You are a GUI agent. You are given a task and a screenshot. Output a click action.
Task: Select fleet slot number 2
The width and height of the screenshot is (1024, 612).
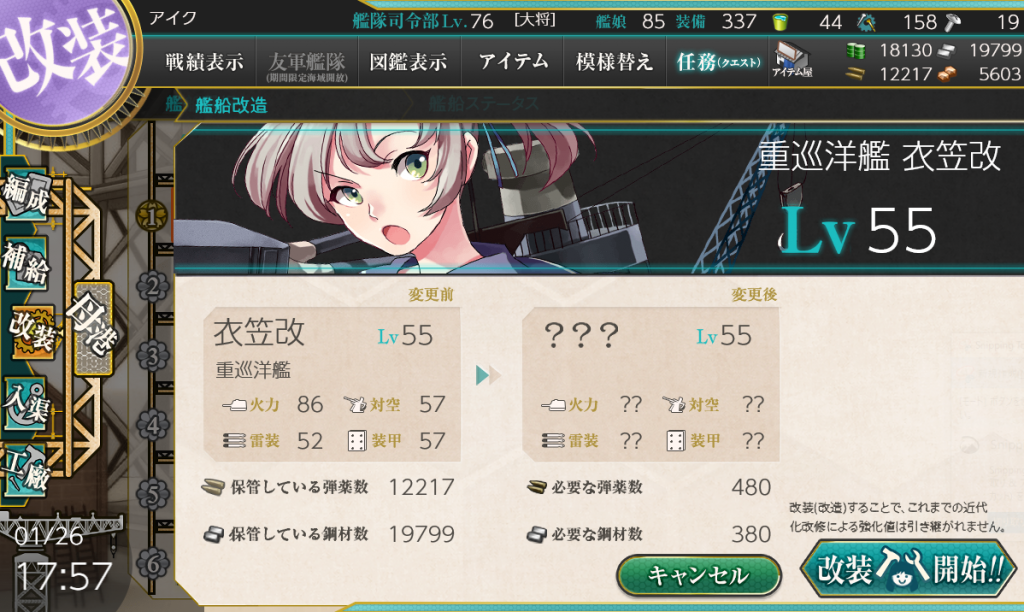[152, 288]
